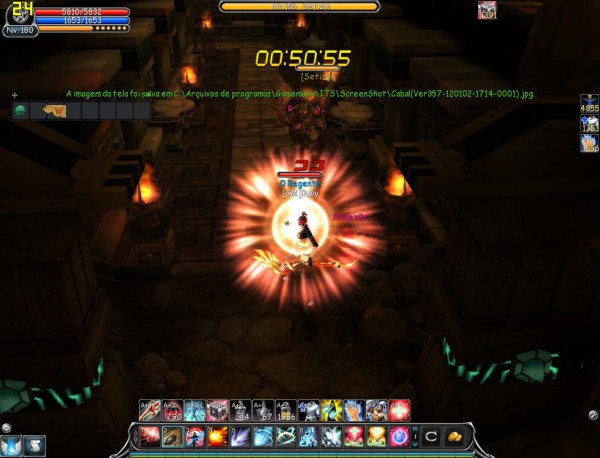Click the buff icon with timer 391

click(x=589, y=125)
